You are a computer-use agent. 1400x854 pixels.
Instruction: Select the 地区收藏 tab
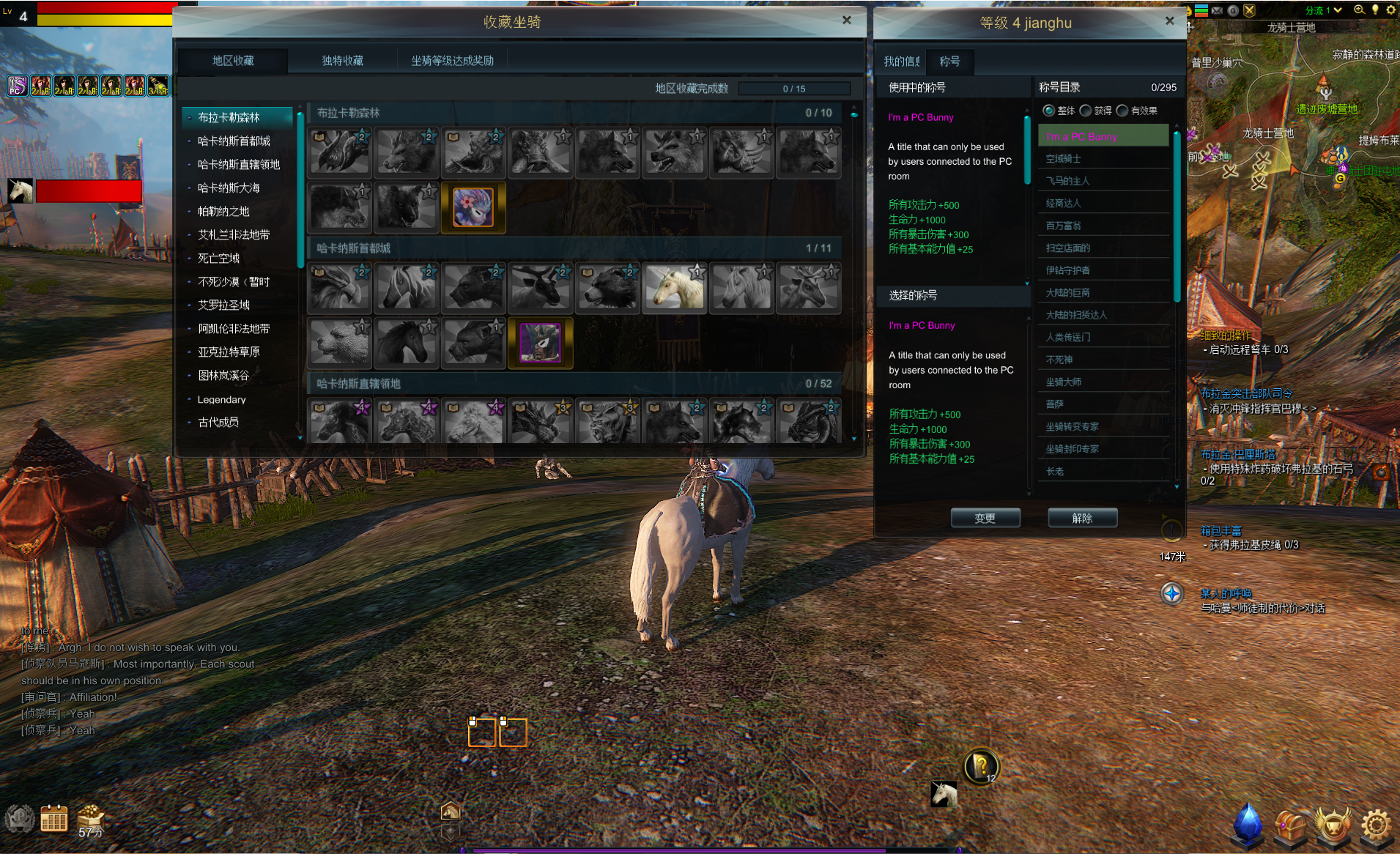[x=233, y=61]
